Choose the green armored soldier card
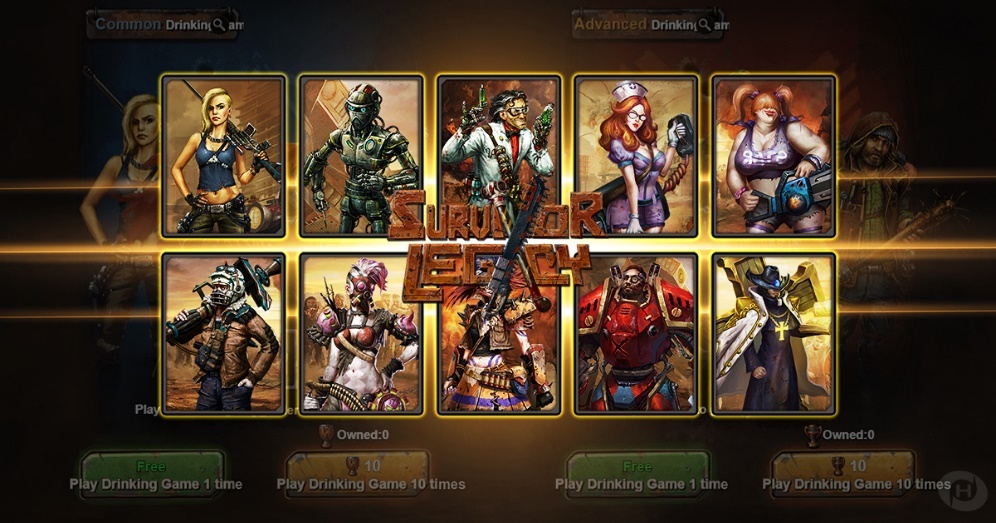 click(361, 156)
